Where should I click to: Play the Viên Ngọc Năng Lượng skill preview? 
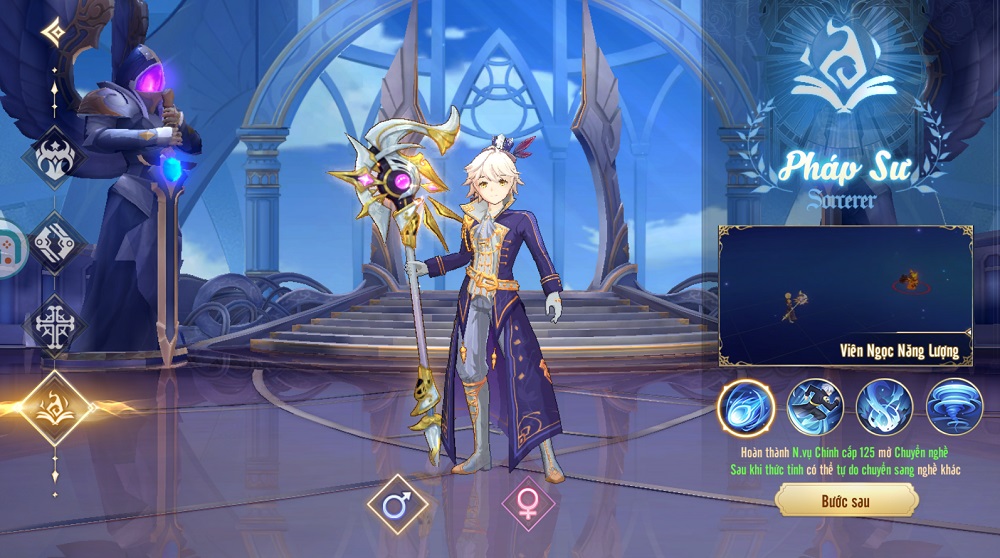844,295
